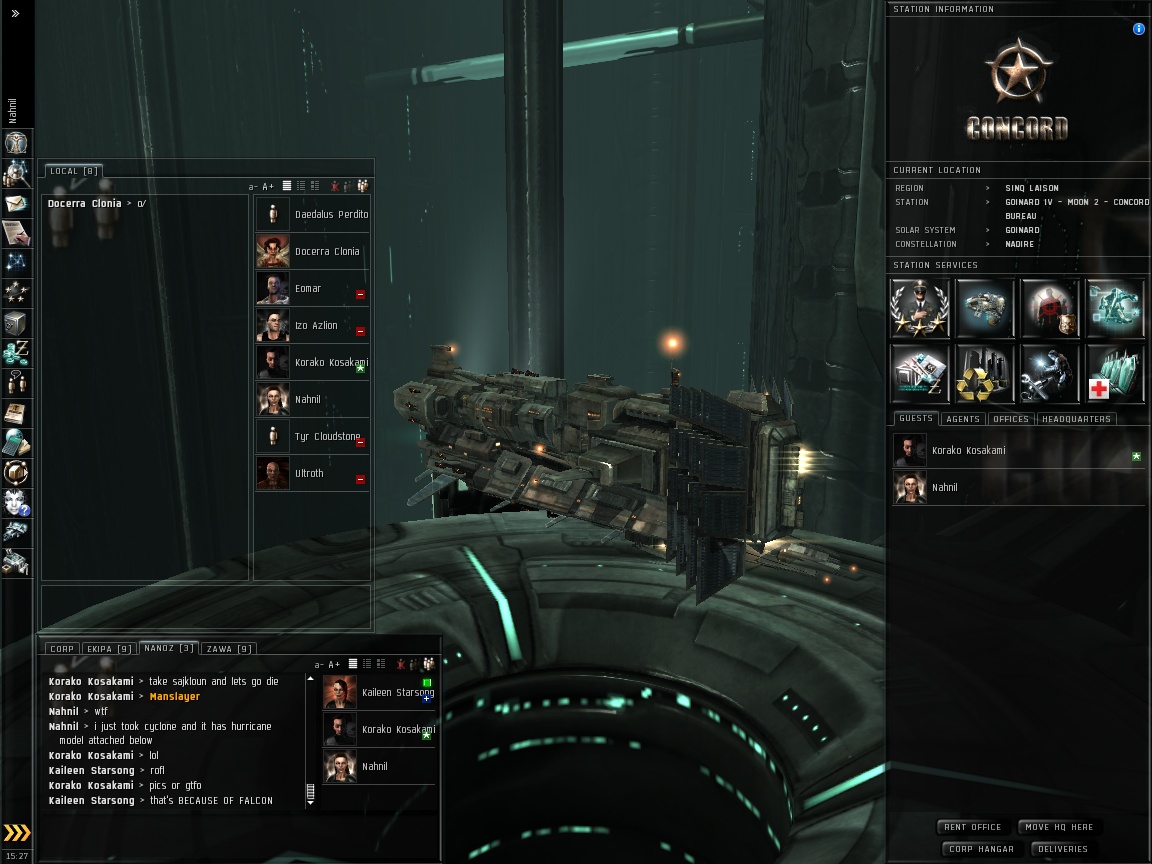
Task: Switch to the Ekipa chat tab
Action: click(x=109, y=649)
